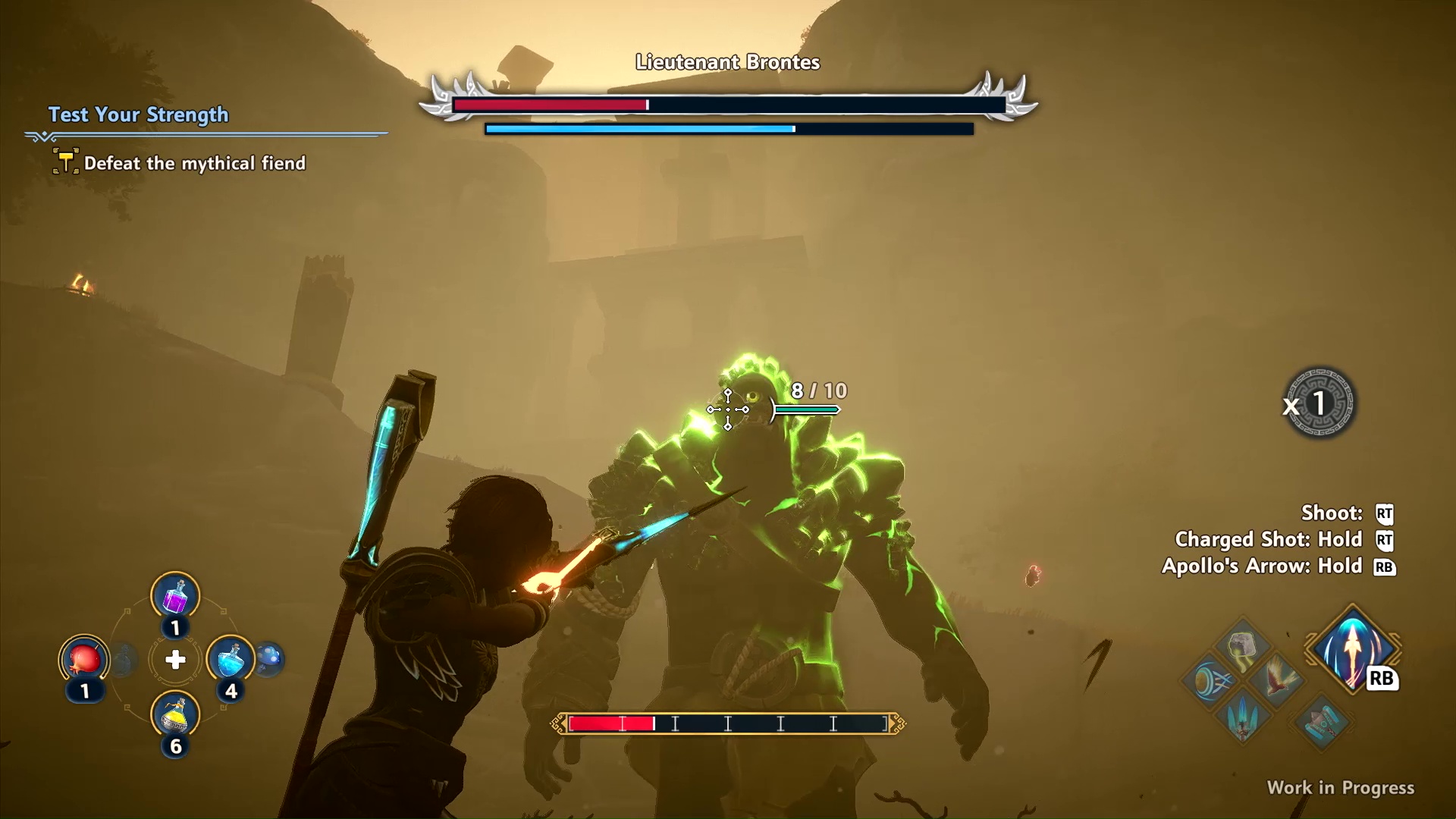1456x819 pixels.
Task: Open the Test Your Strength quest tracker
Action: [x=138, y=115]
